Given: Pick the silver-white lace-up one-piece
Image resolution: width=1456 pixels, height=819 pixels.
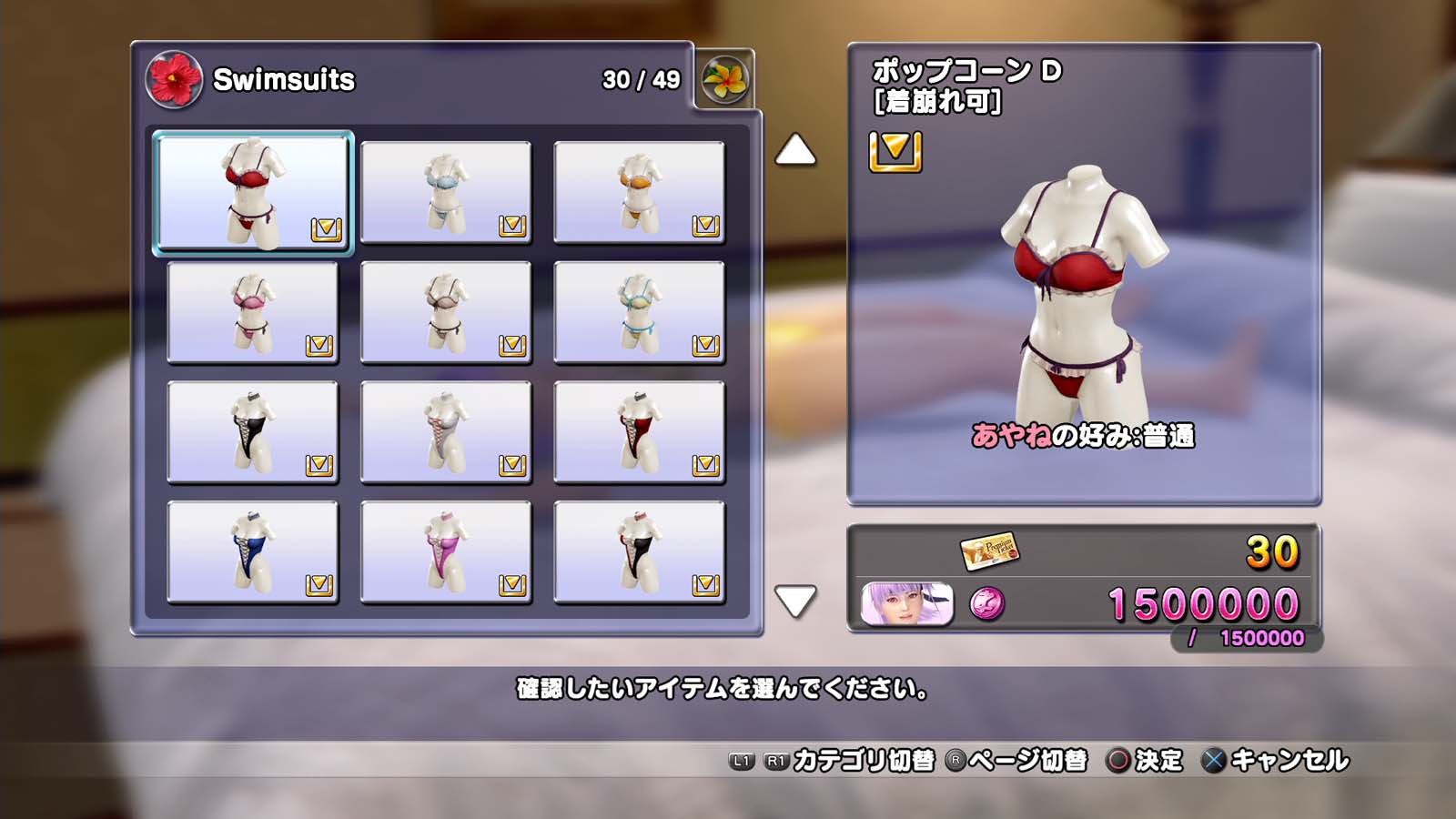Looking at the screenshot, I should pyautogui.click(x=446, y=432).
